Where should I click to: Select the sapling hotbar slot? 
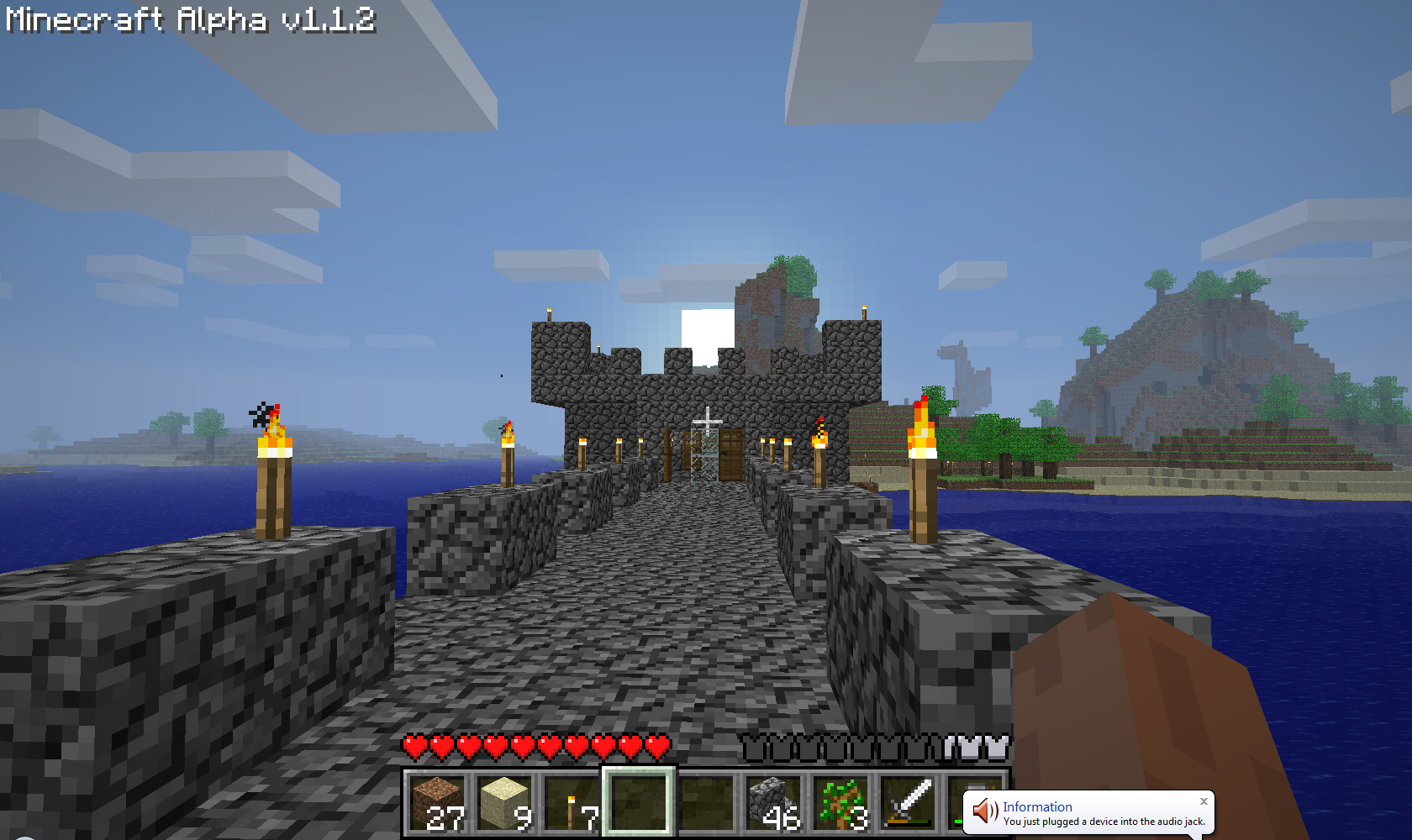click(841, 802)
